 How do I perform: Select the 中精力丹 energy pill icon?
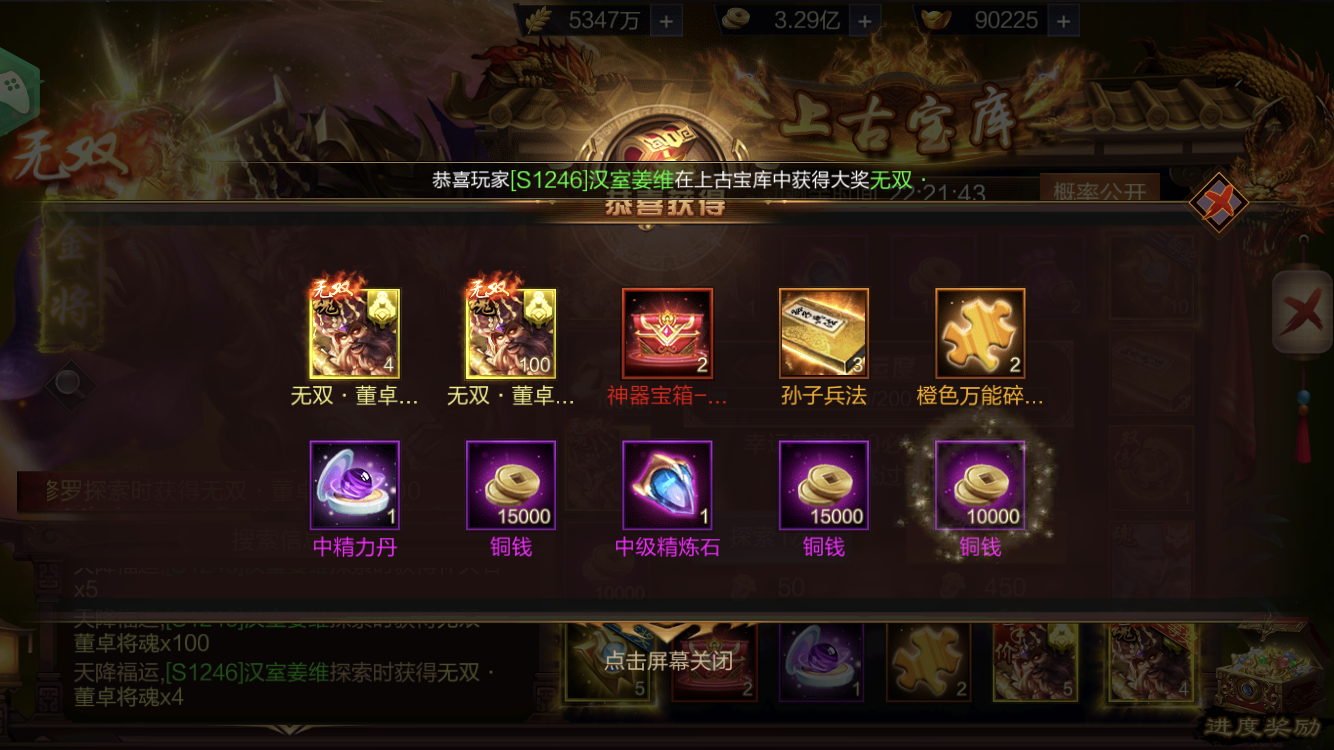point(355,487)
